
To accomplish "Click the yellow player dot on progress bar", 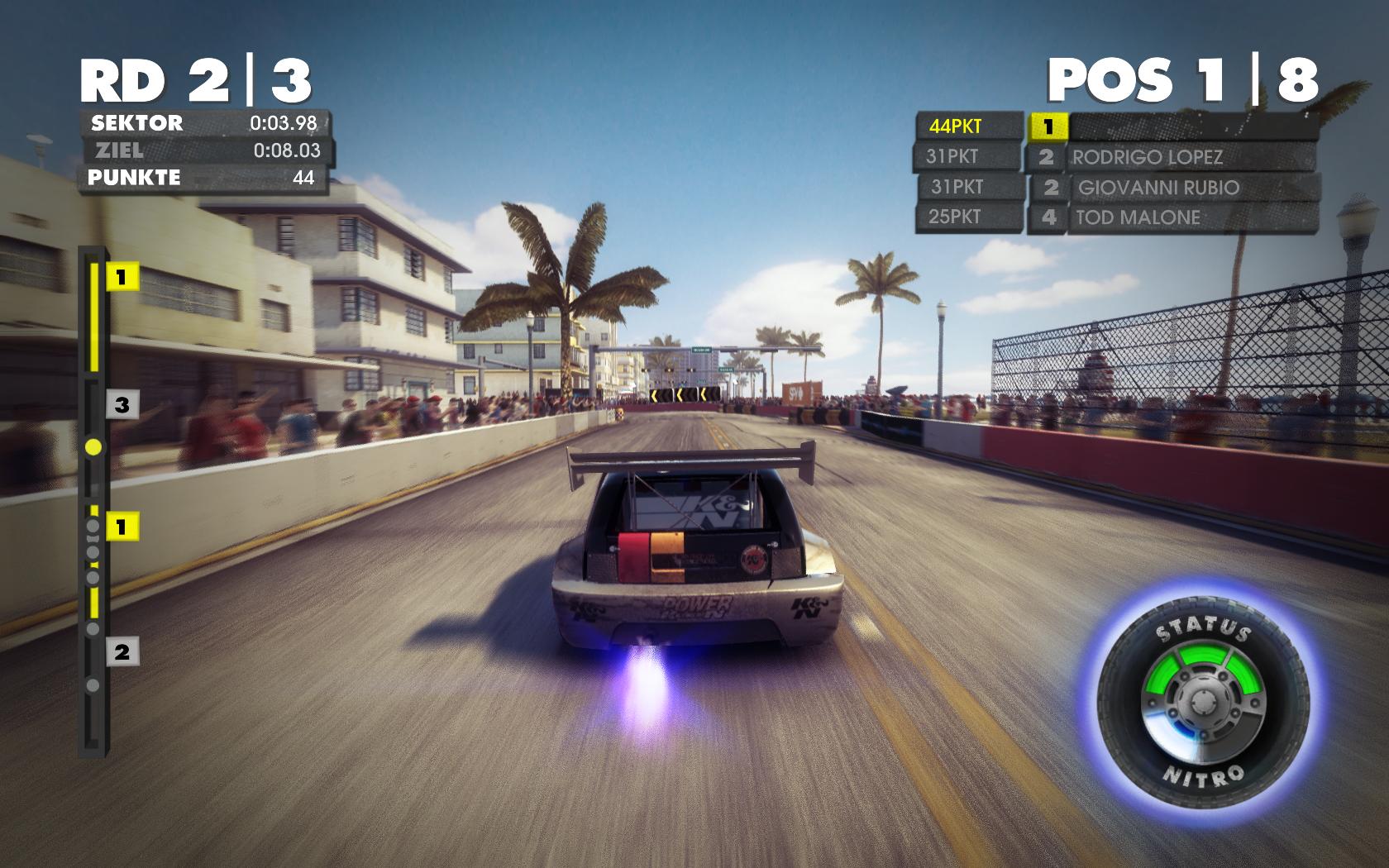I will (93, 447).
